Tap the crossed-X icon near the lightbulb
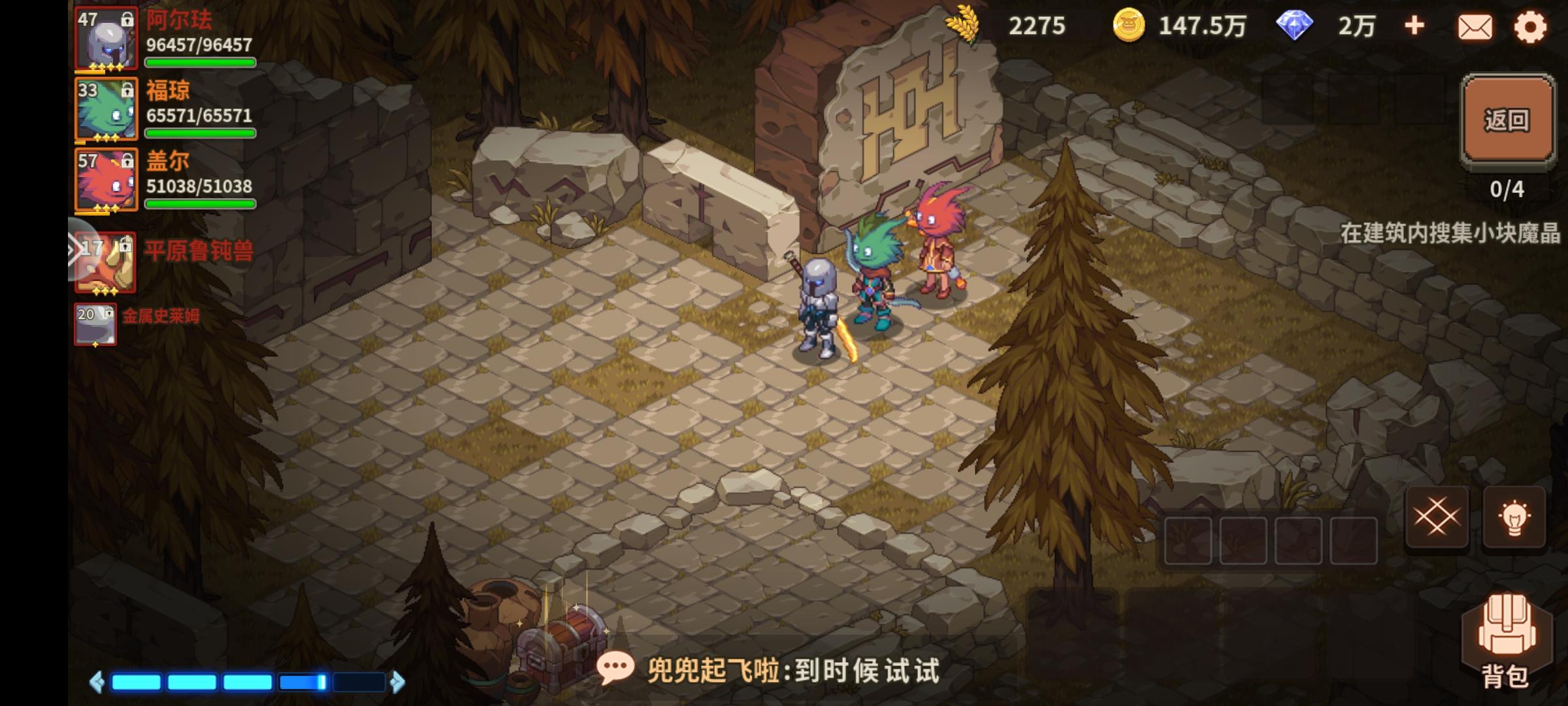Screen dimensions: 1568x706 click(1437, 516)
